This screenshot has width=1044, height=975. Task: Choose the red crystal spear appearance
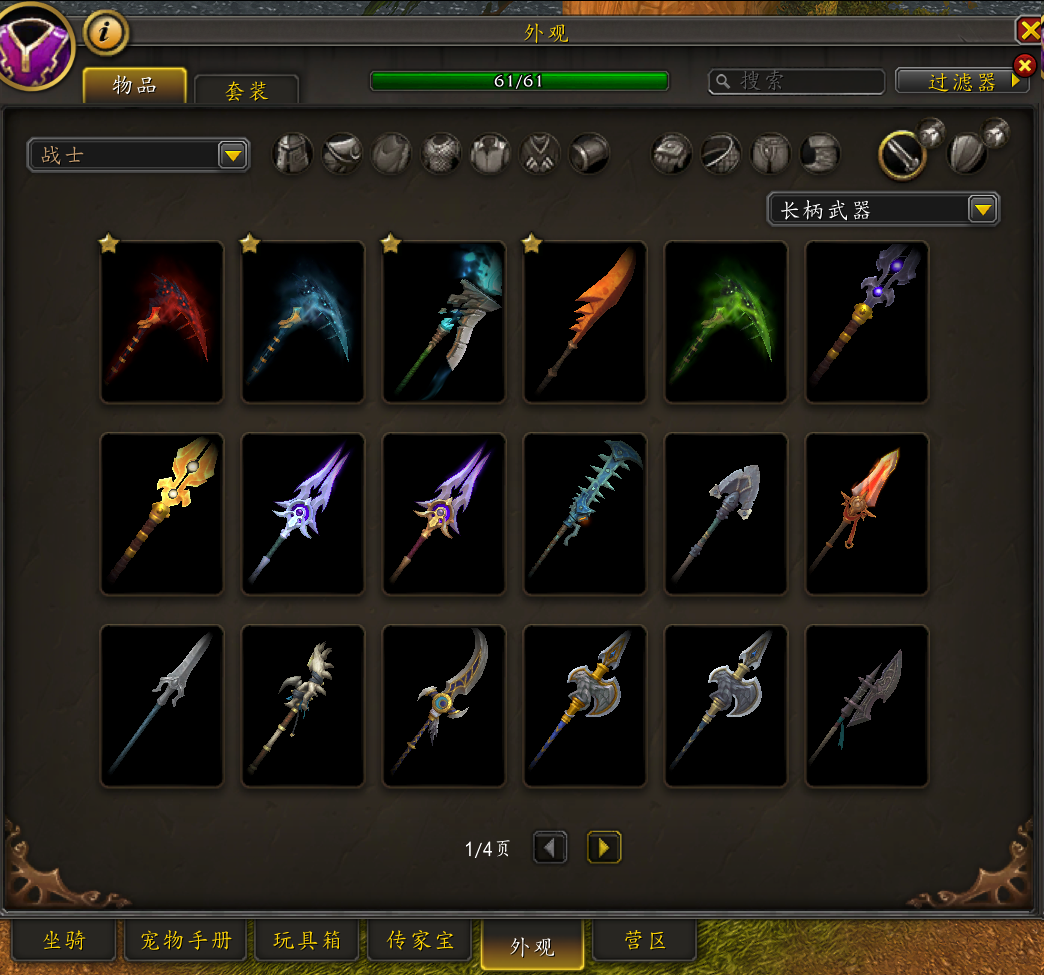pos(867,514)
